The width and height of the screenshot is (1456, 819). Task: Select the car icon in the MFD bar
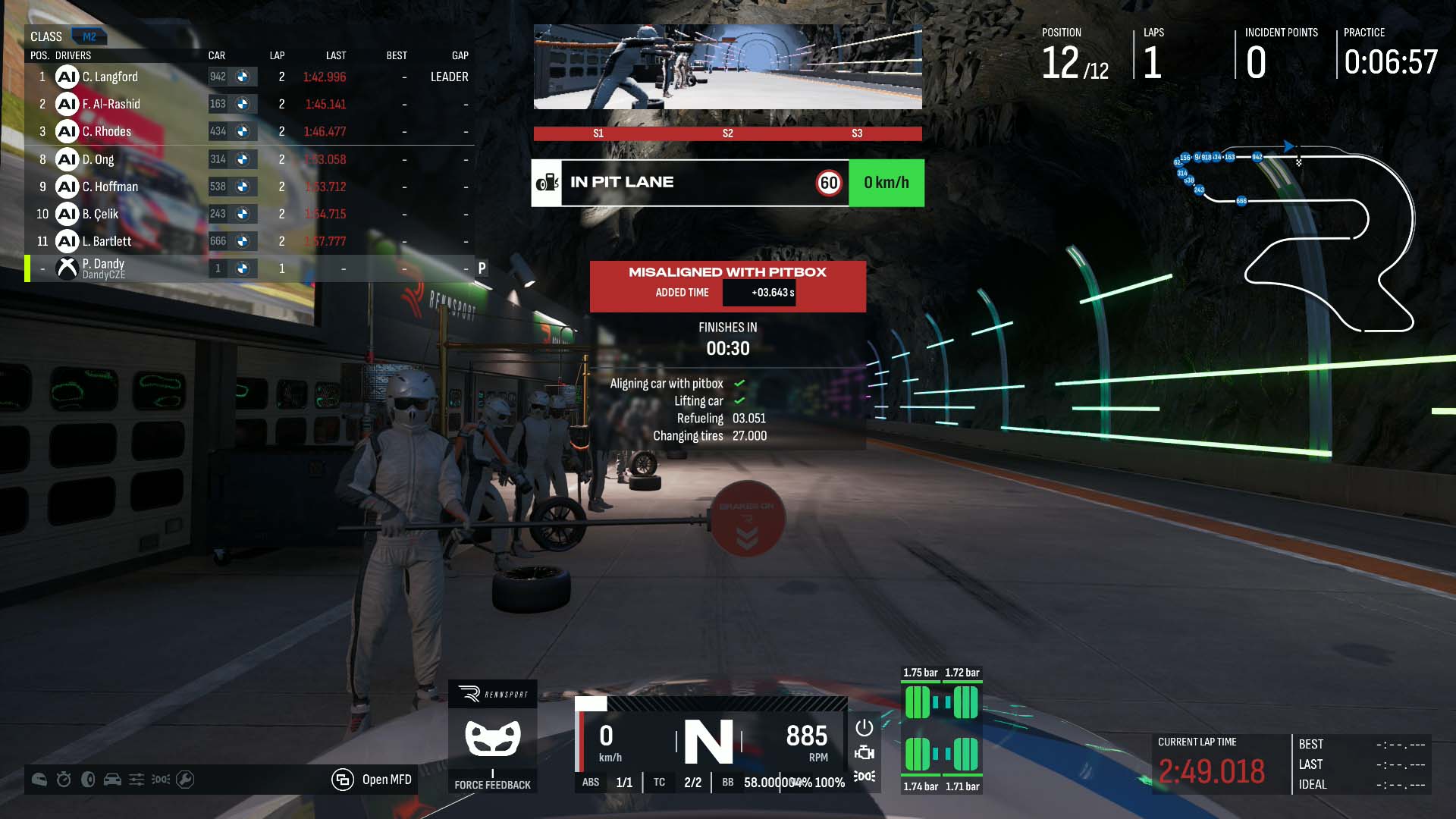pyautogui.click(x=112, y=780)
